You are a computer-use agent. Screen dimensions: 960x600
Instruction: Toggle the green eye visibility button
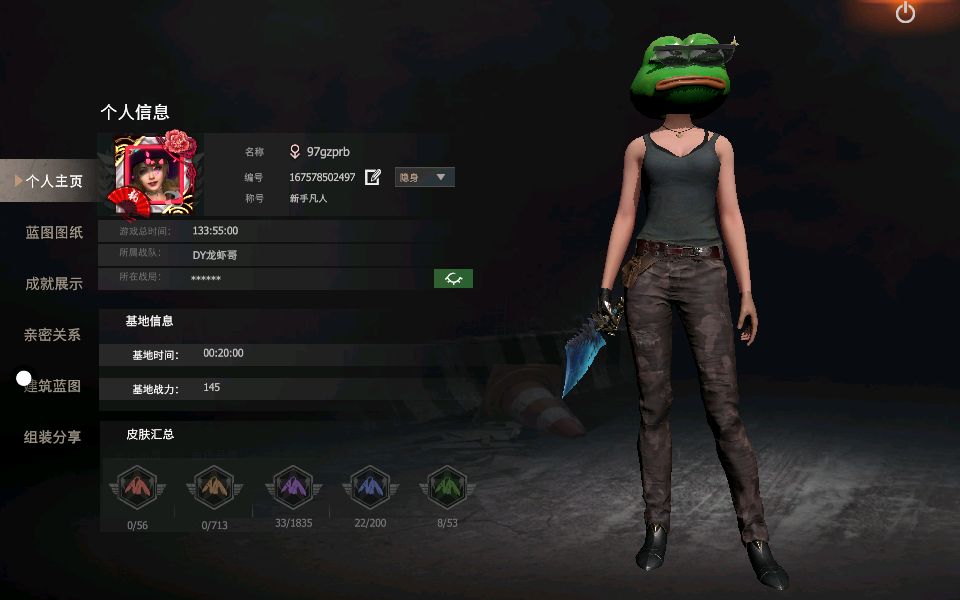pyautogui.click(x=453, y=278)
